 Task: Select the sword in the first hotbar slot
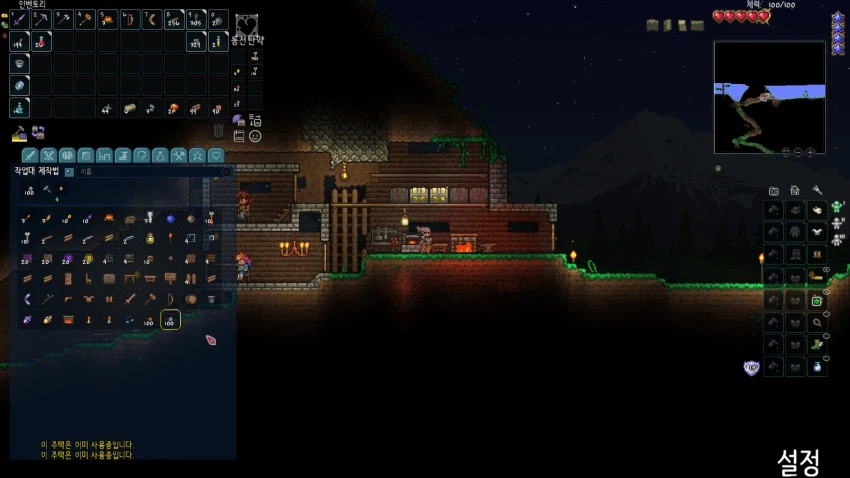pyautogui.click(x=20, y=19)
